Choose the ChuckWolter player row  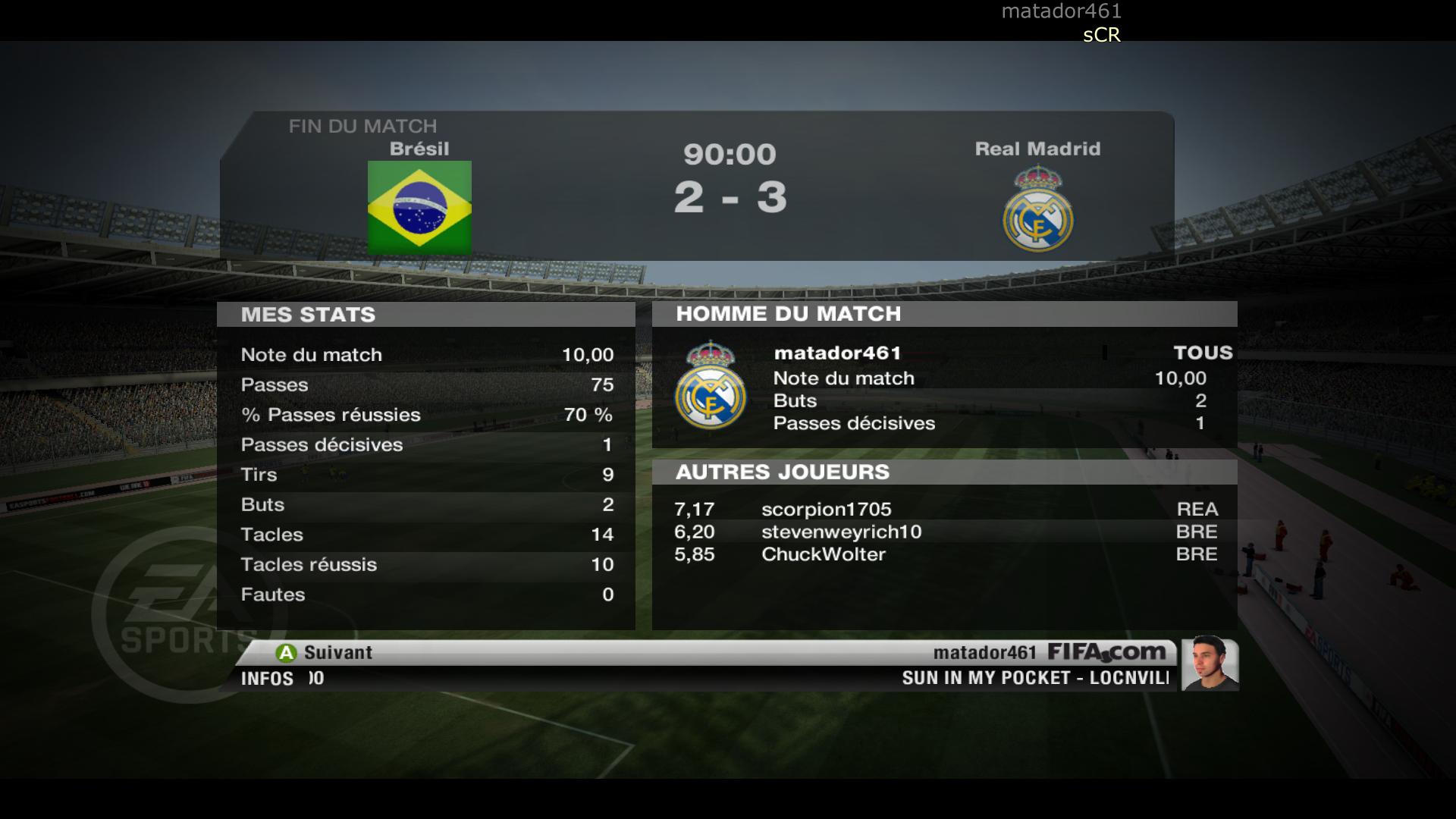click(x=823, y=554)
